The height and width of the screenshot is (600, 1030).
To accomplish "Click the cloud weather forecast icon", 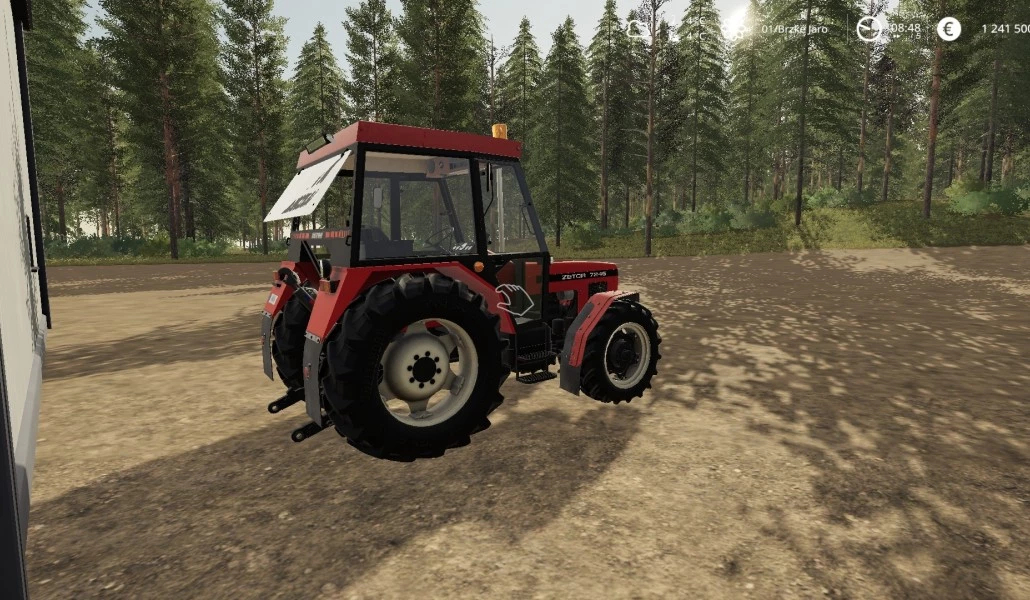I will pos(638,29).
